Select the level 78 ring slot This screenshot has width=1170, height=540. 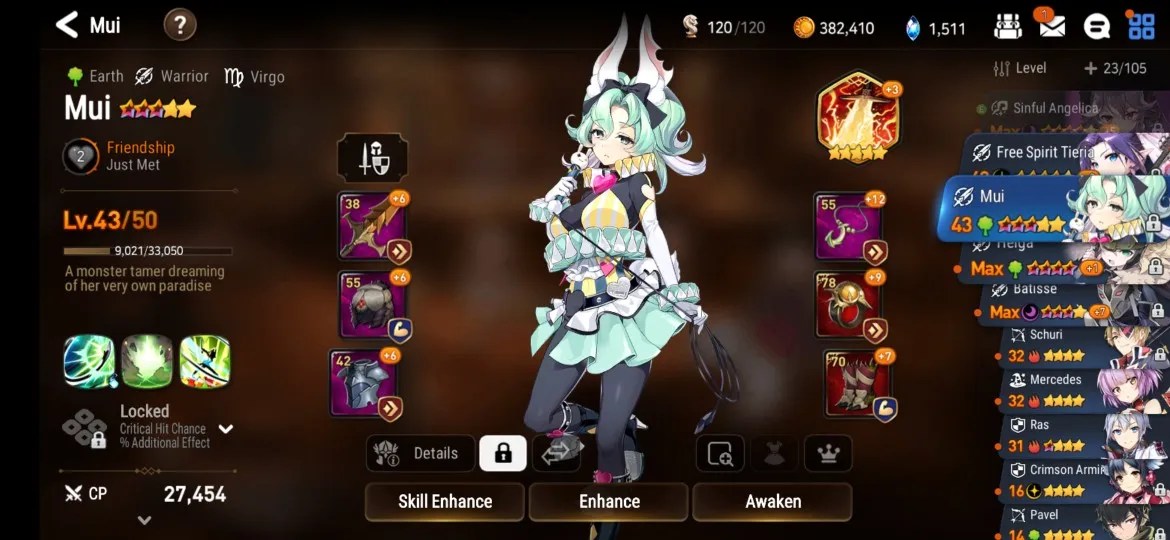pyautogui.click(x=849, y=304)
